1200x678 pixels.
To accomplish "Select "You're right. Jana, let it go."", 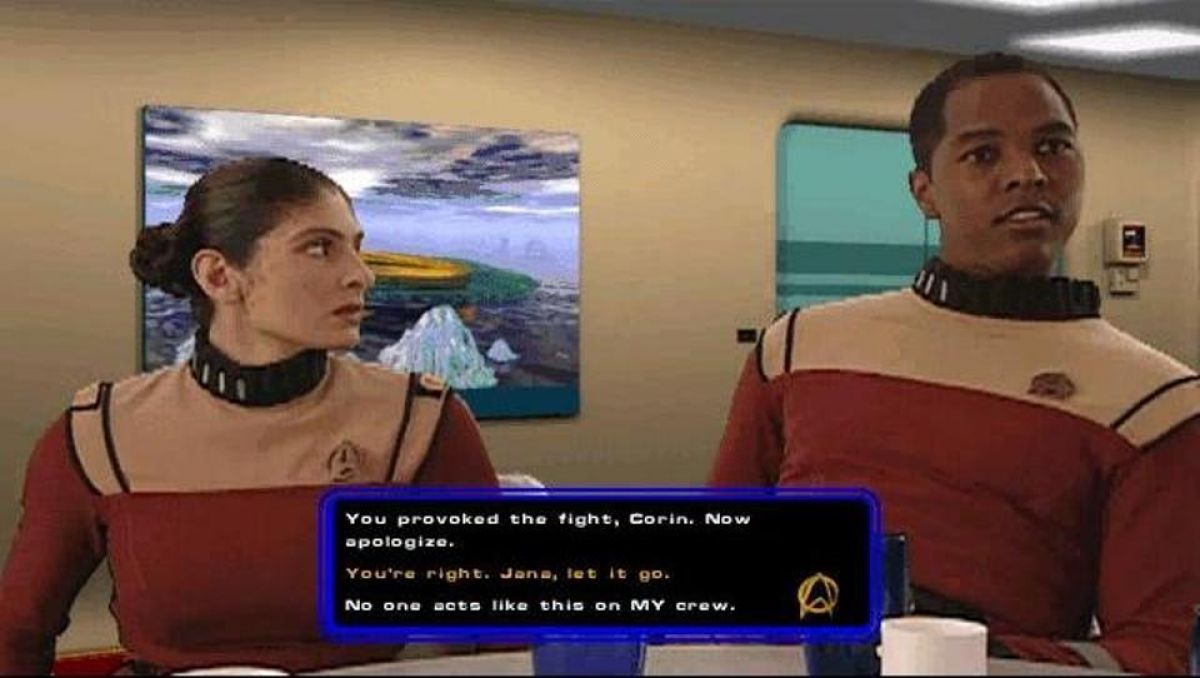I will (507, 574).
